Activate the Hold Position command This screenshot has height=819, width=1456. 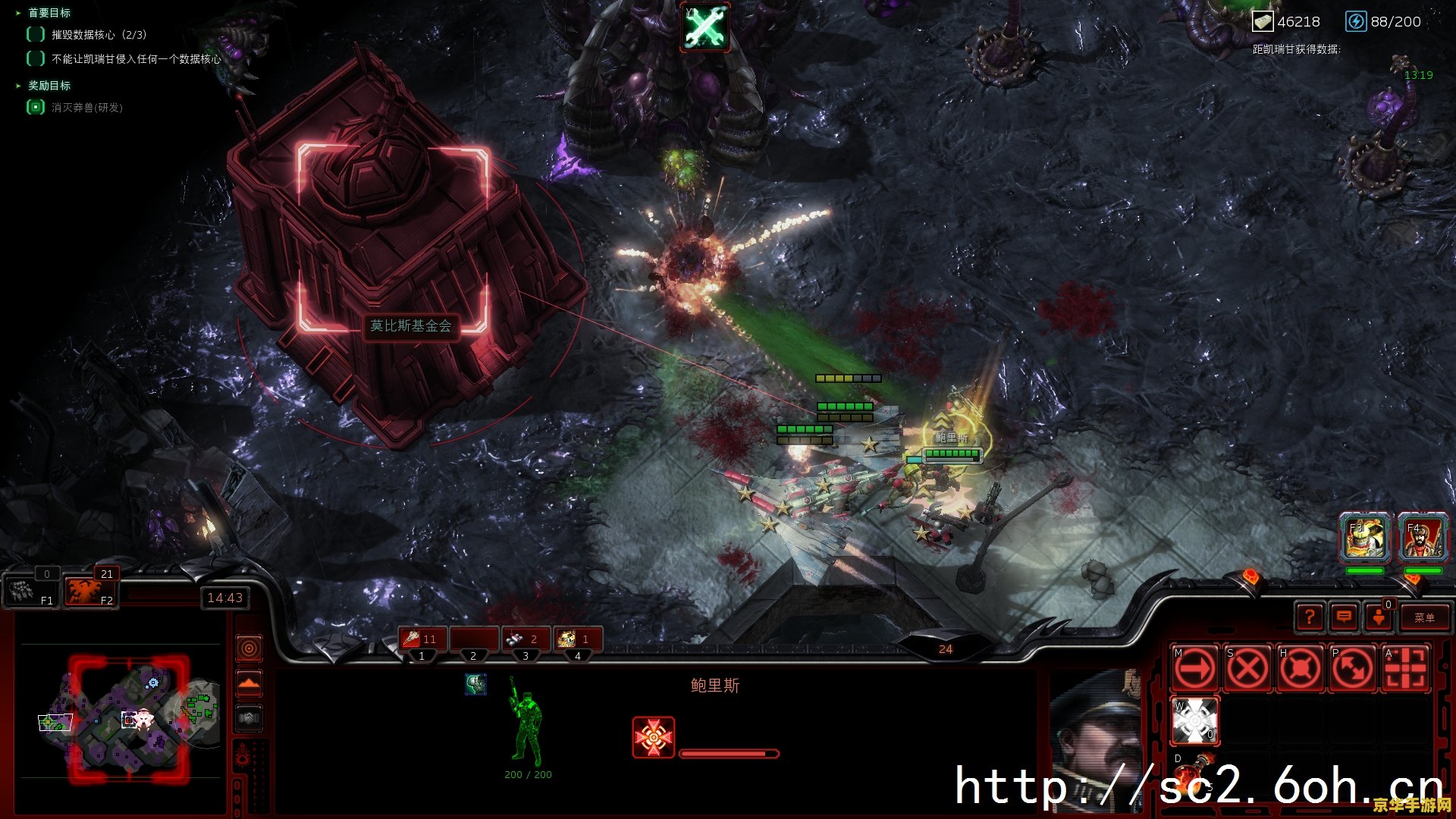1301,669
